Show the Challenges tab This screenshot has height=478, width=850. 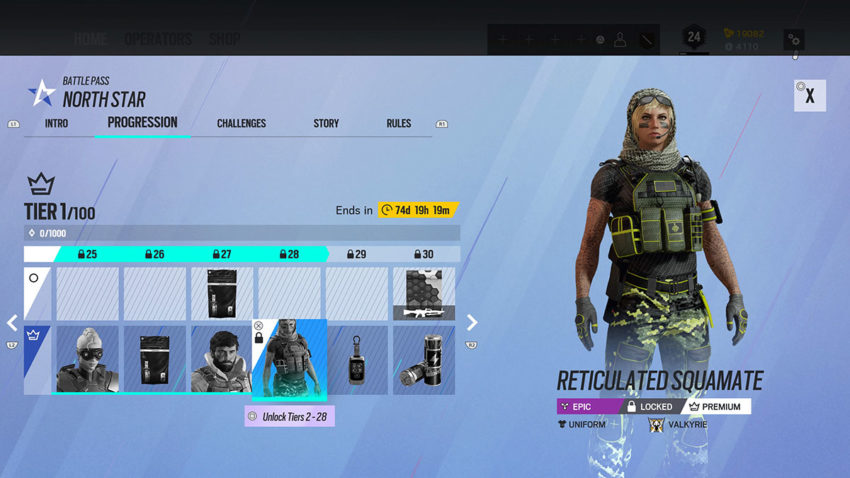click(x=241, y=123)
